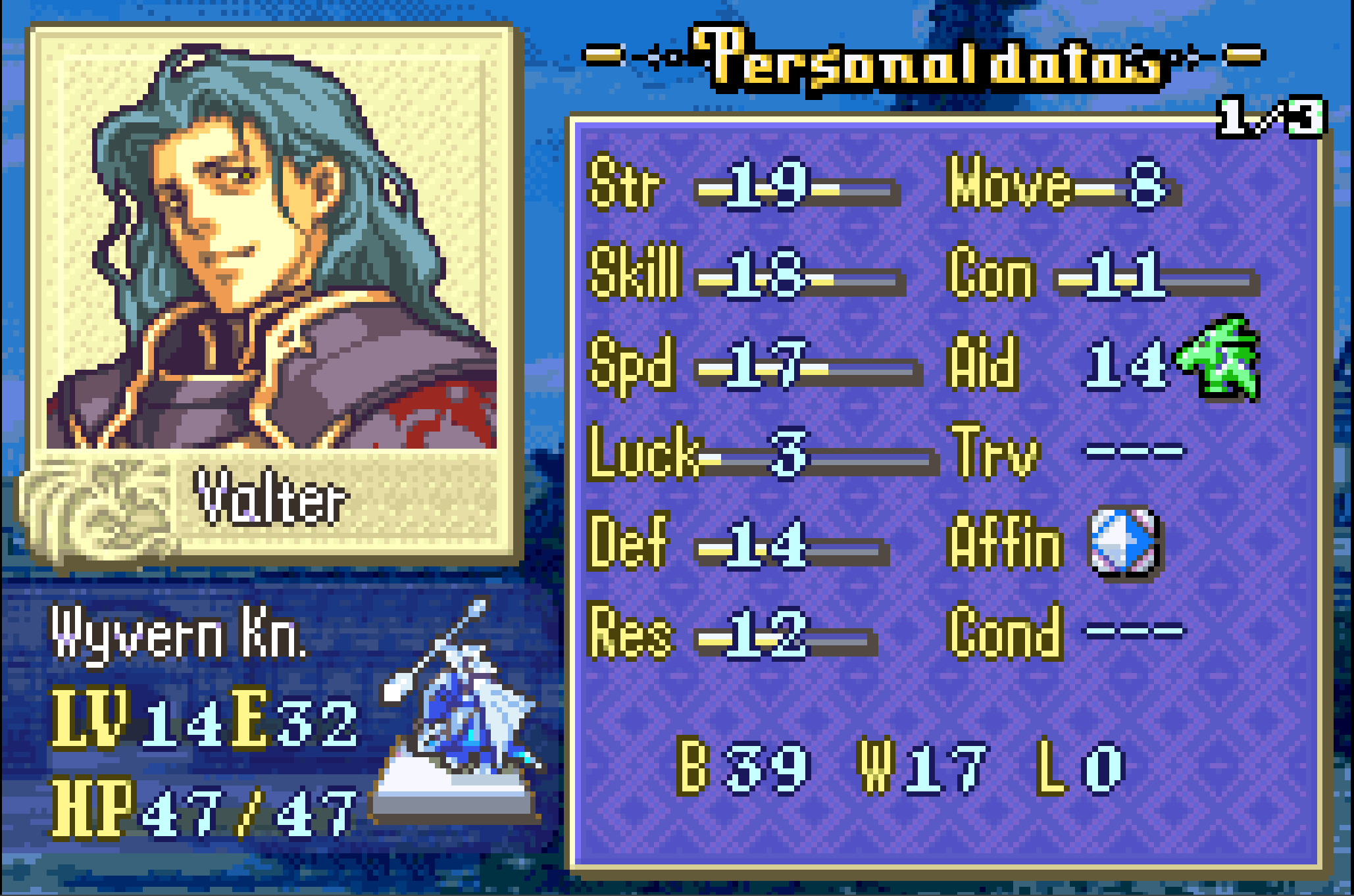Click the blue Affin affinity gem icon
Viewport: 1354px width, 896px height.
click(1124, 543)
